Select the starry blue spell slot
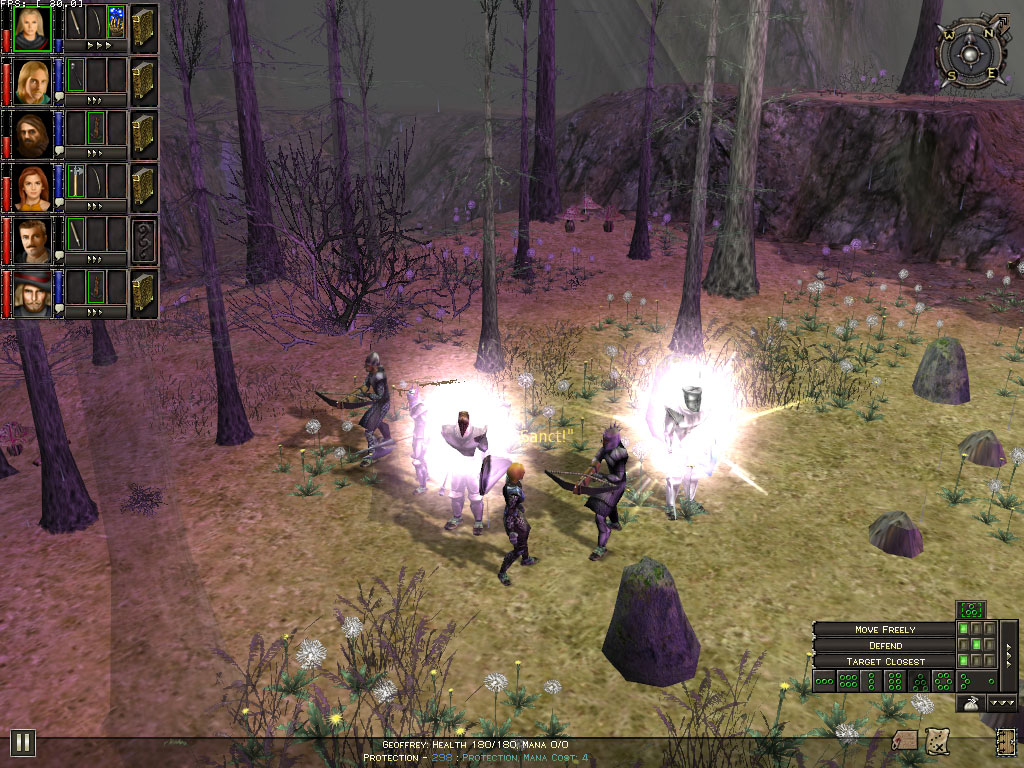Image resolution: width=1024 pixels, height=768 pixels. click(x=117, y=23)
